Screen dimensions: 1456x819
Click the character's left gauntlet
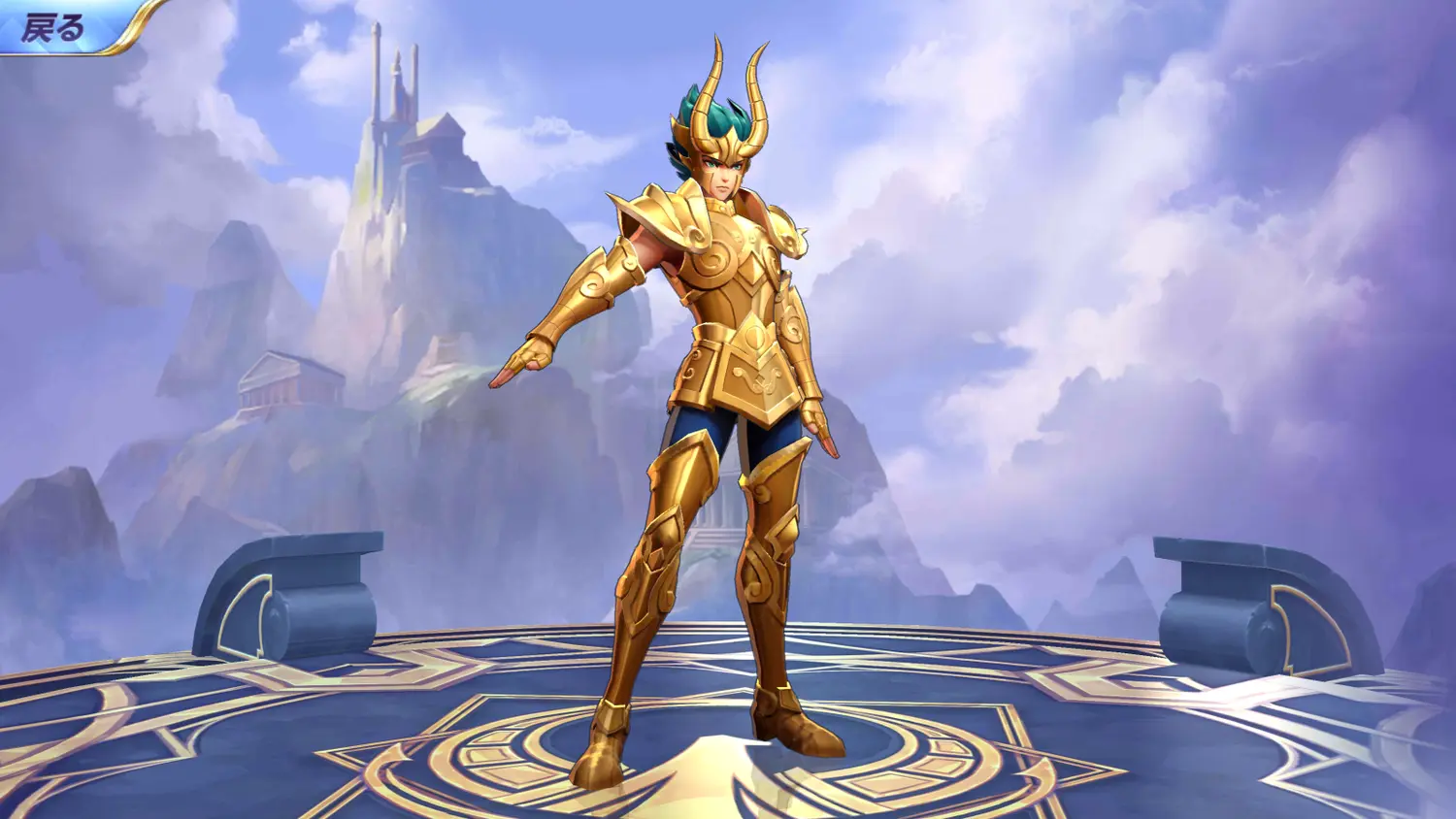click(544, 349)
